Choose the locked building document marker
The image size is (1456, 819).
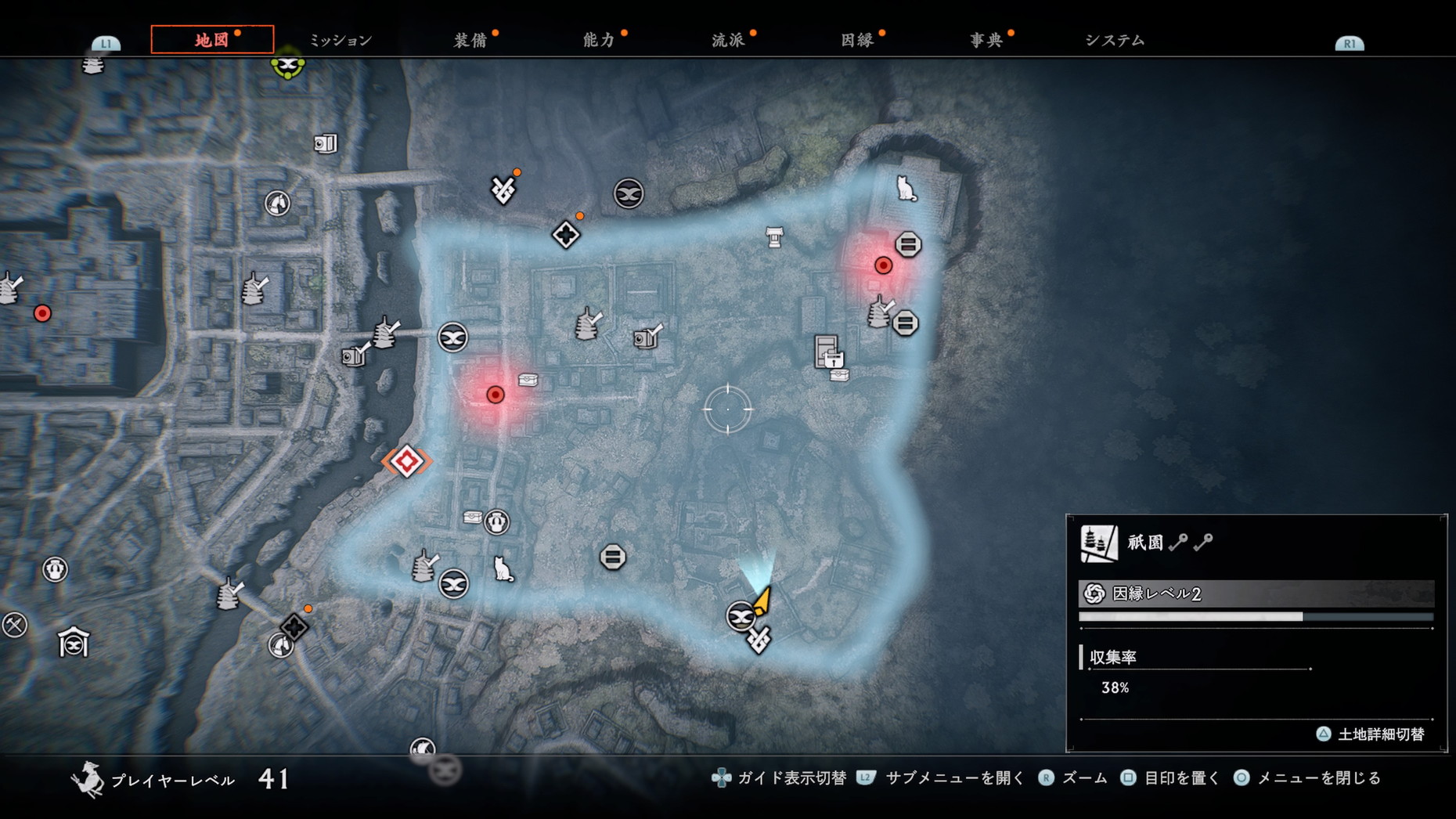(828, 352)
